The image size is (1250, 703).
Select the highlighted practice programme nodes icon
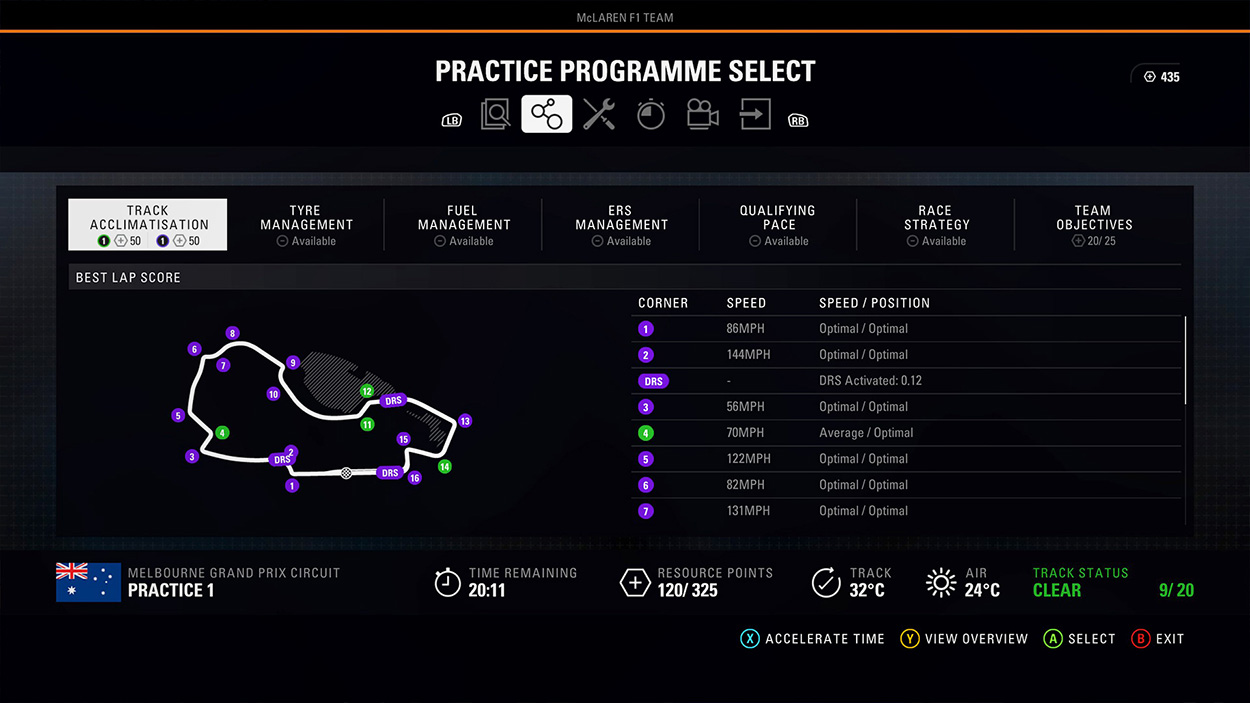tap(547, 115)
